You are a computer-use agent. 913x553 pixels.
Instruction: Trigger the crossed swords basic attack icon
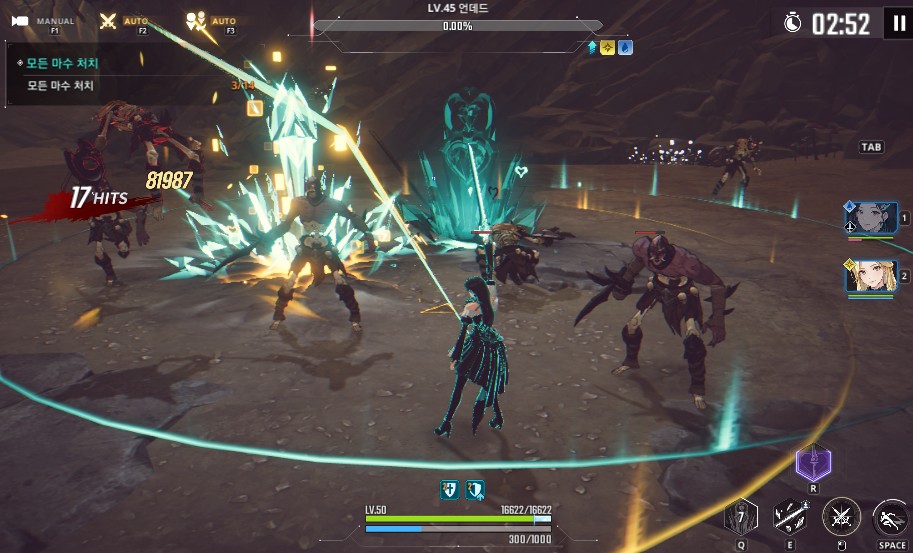click(841, 517)
